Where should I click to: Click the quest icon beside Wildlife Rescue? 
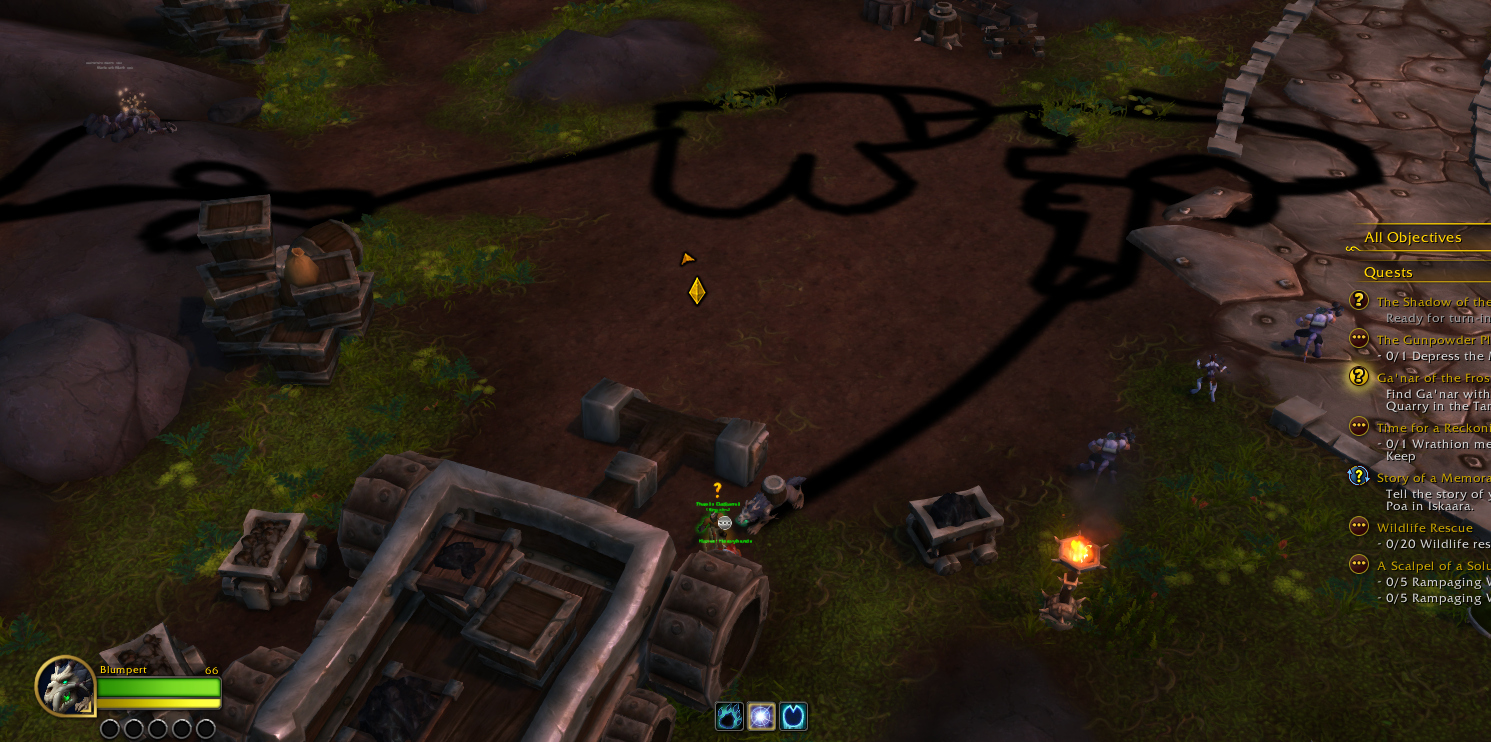1359,526
